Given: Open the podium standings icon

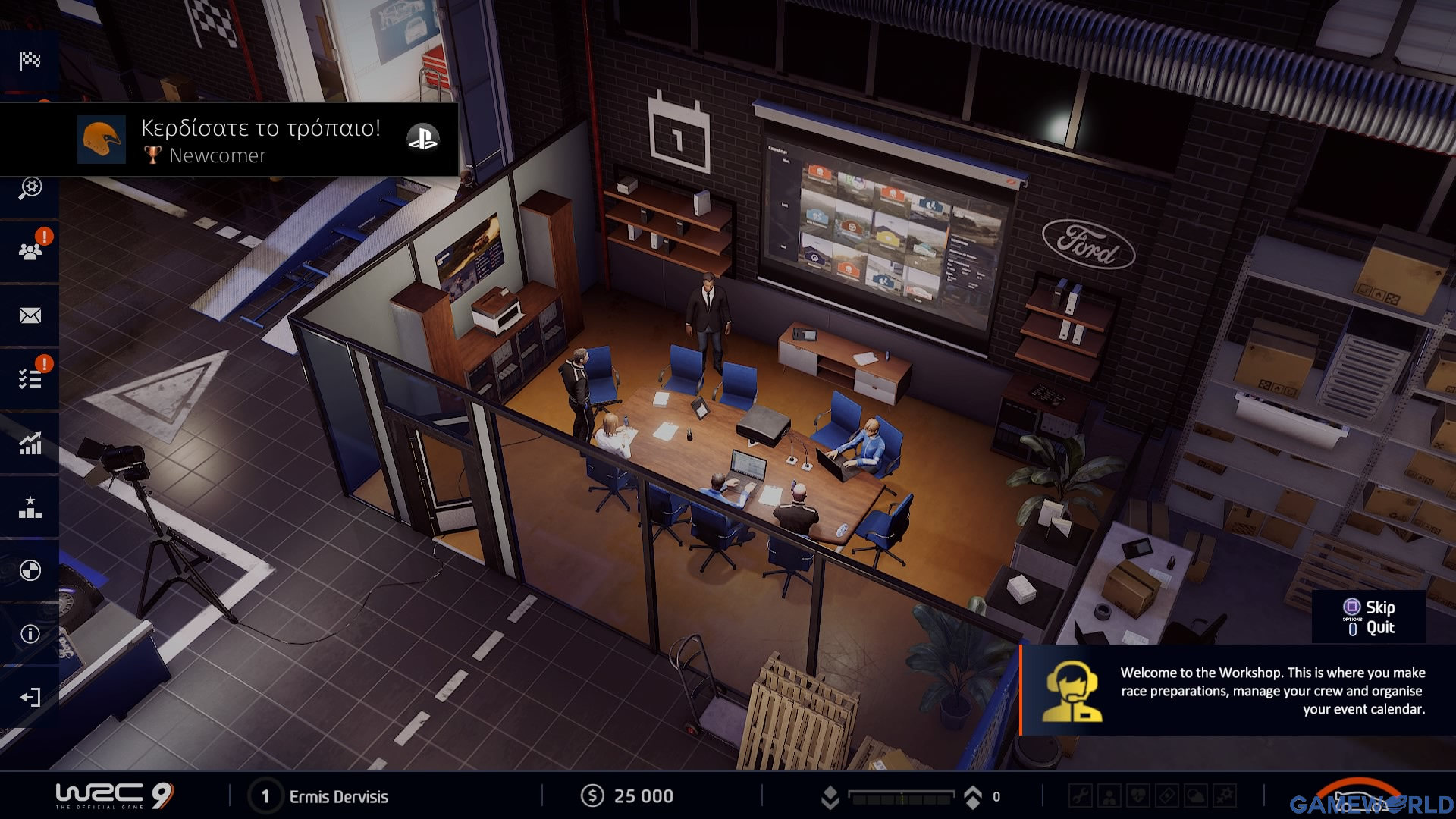Looking at the screenshot, I should 30,507.
